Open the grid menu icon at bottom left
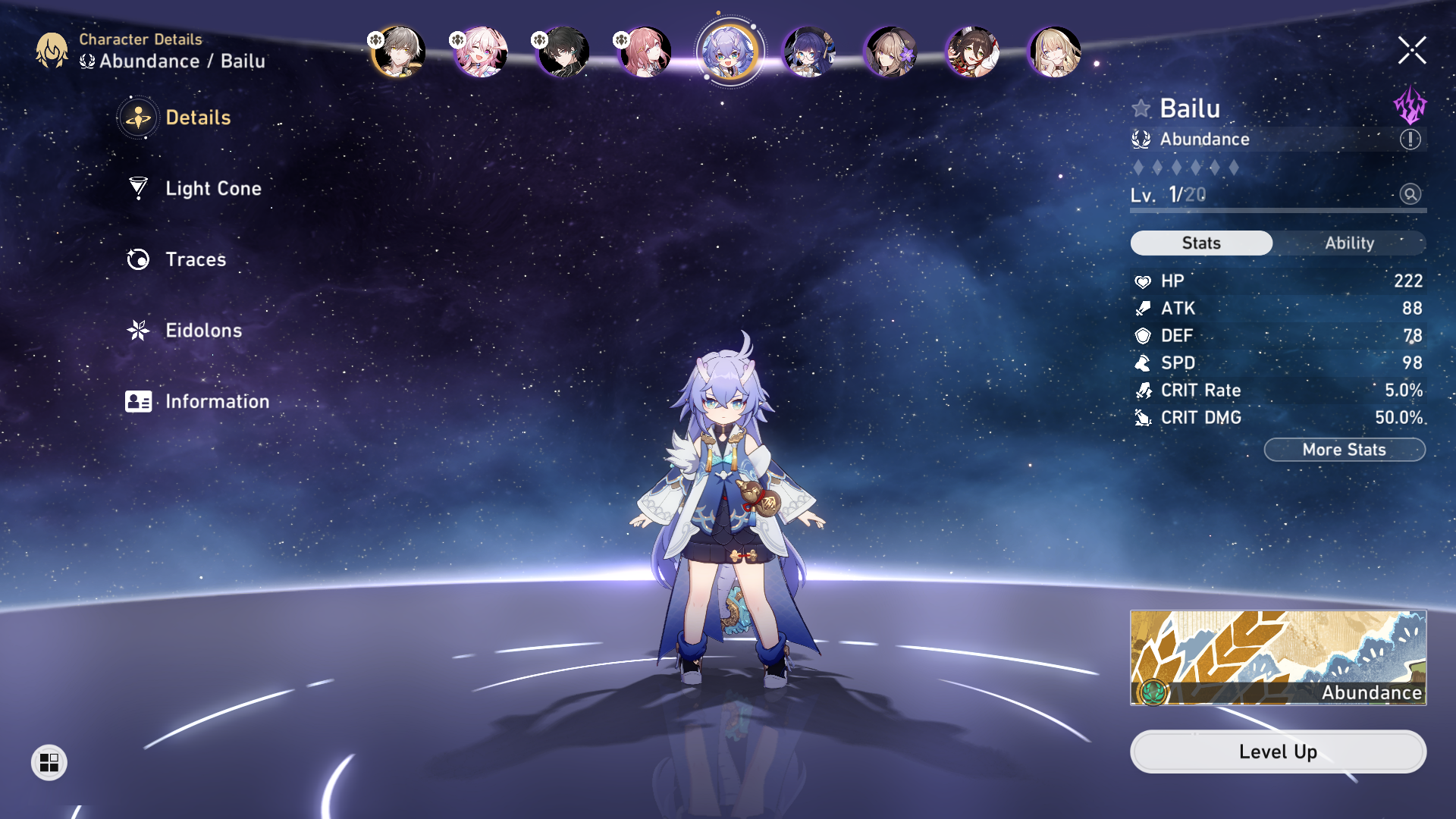Screen dimensions: 1456x819 pos(50,763)
